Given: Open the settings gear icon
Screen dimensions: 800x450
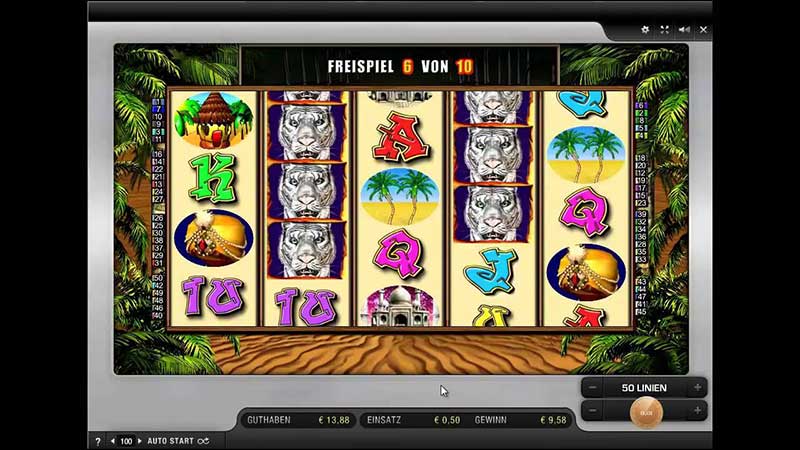Looking at the screenshot, I should click(x=645, y=30).
